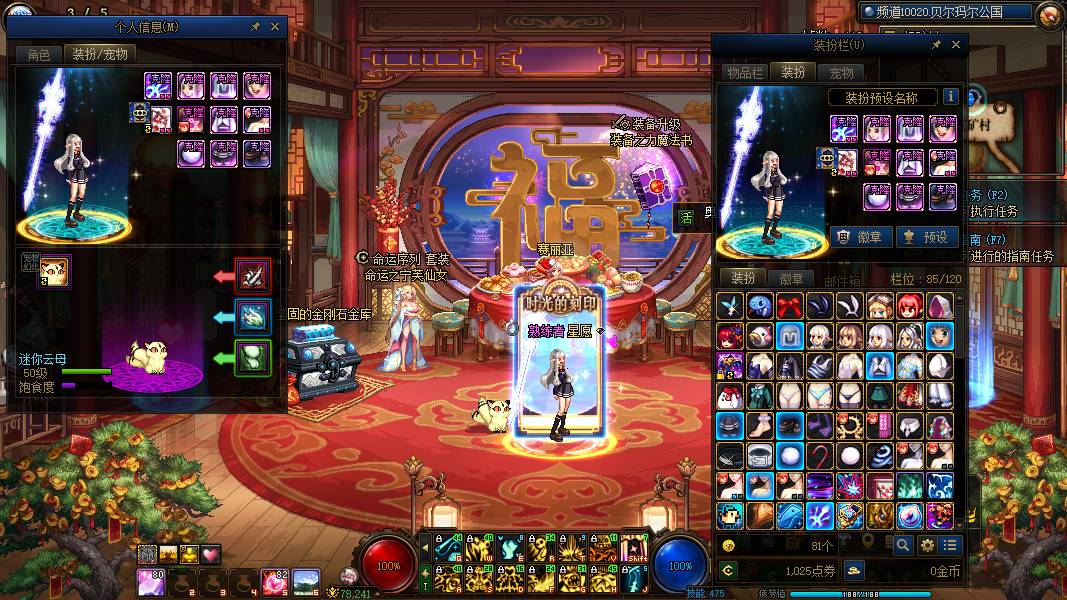Open the 物品栏 items tab

(x=744, y=72)
